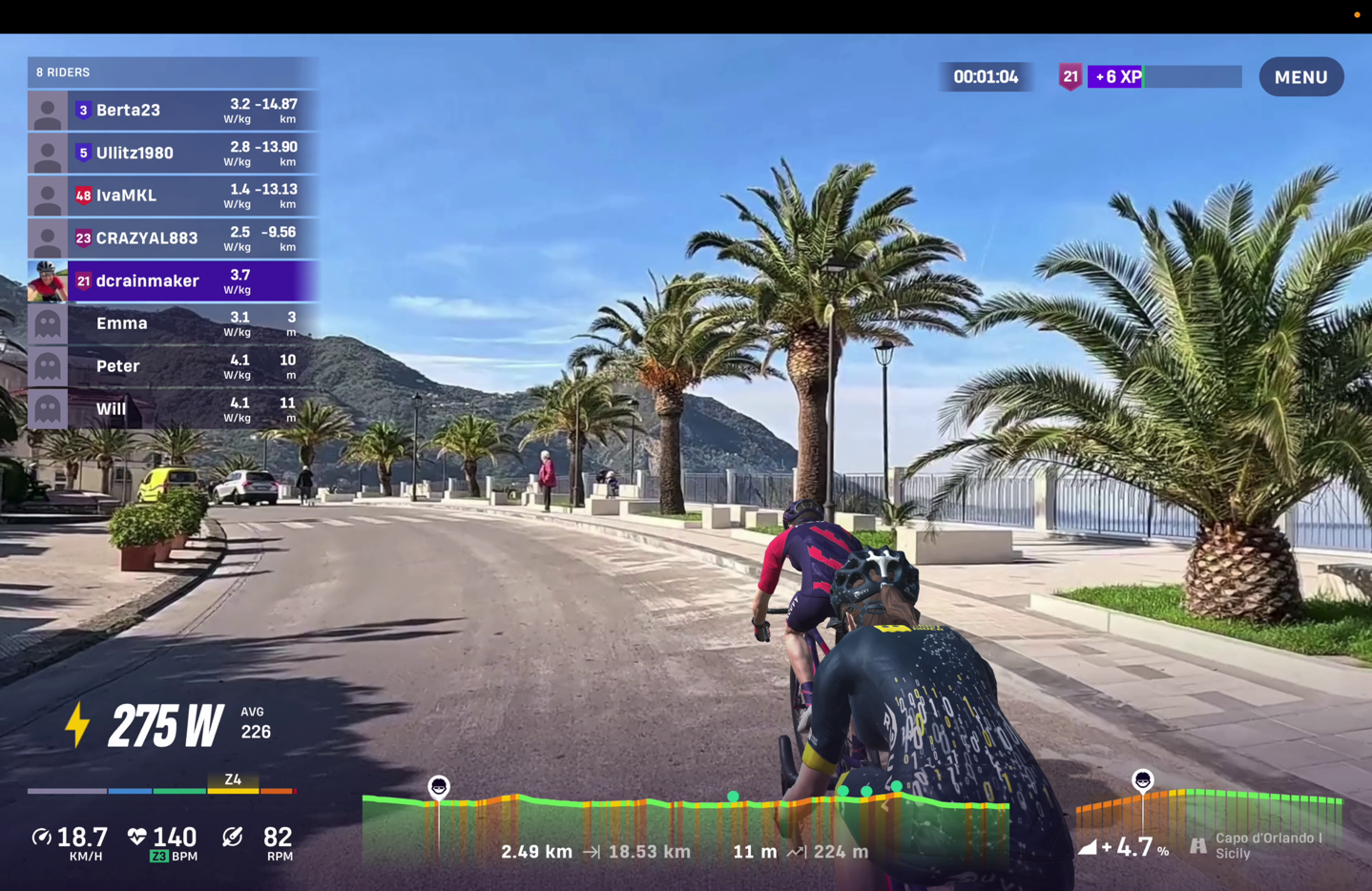Click the IvaMKL rider row

[x=173, y=196]
